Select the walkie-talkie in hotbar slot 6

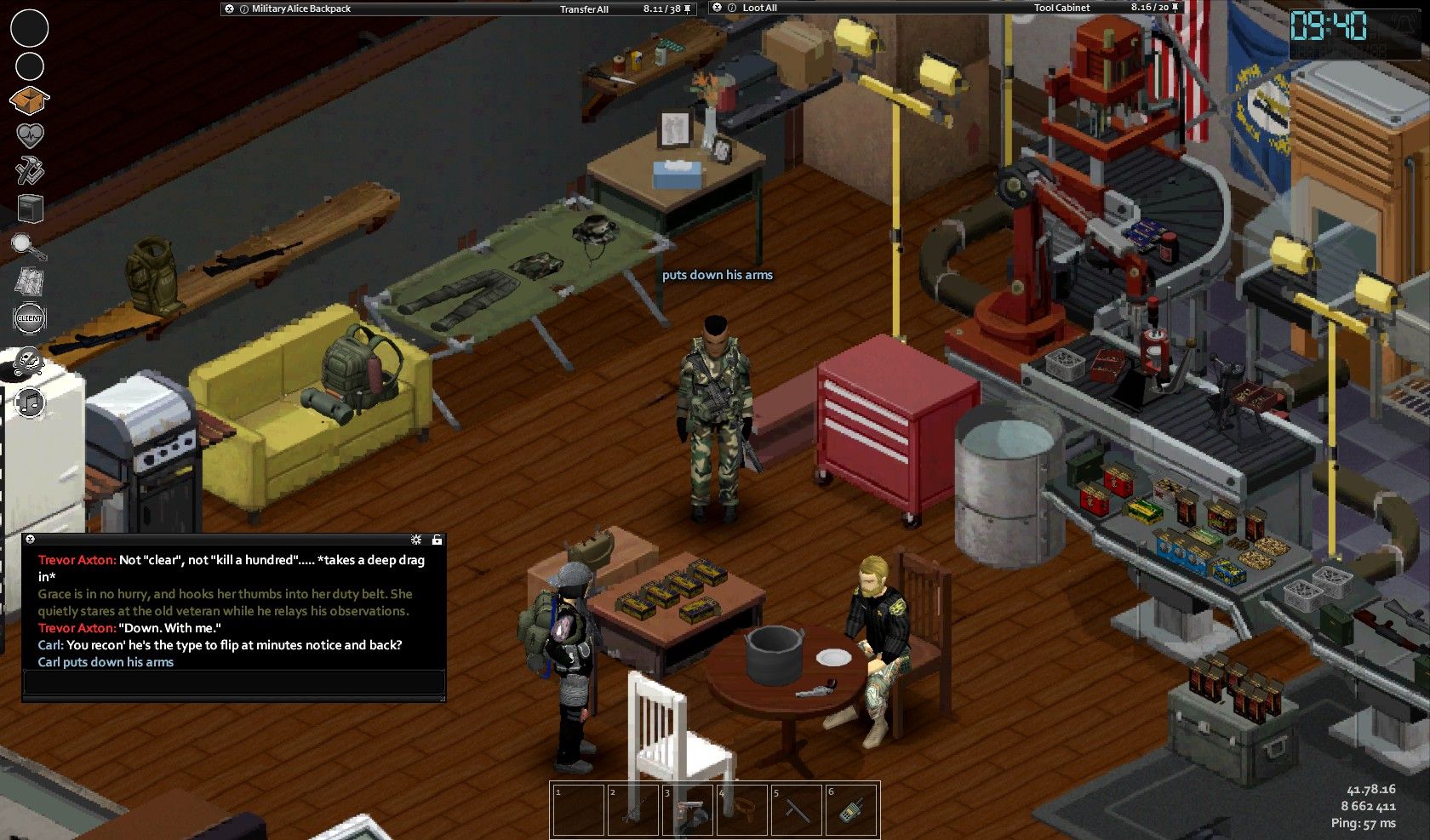click(850, 809)
